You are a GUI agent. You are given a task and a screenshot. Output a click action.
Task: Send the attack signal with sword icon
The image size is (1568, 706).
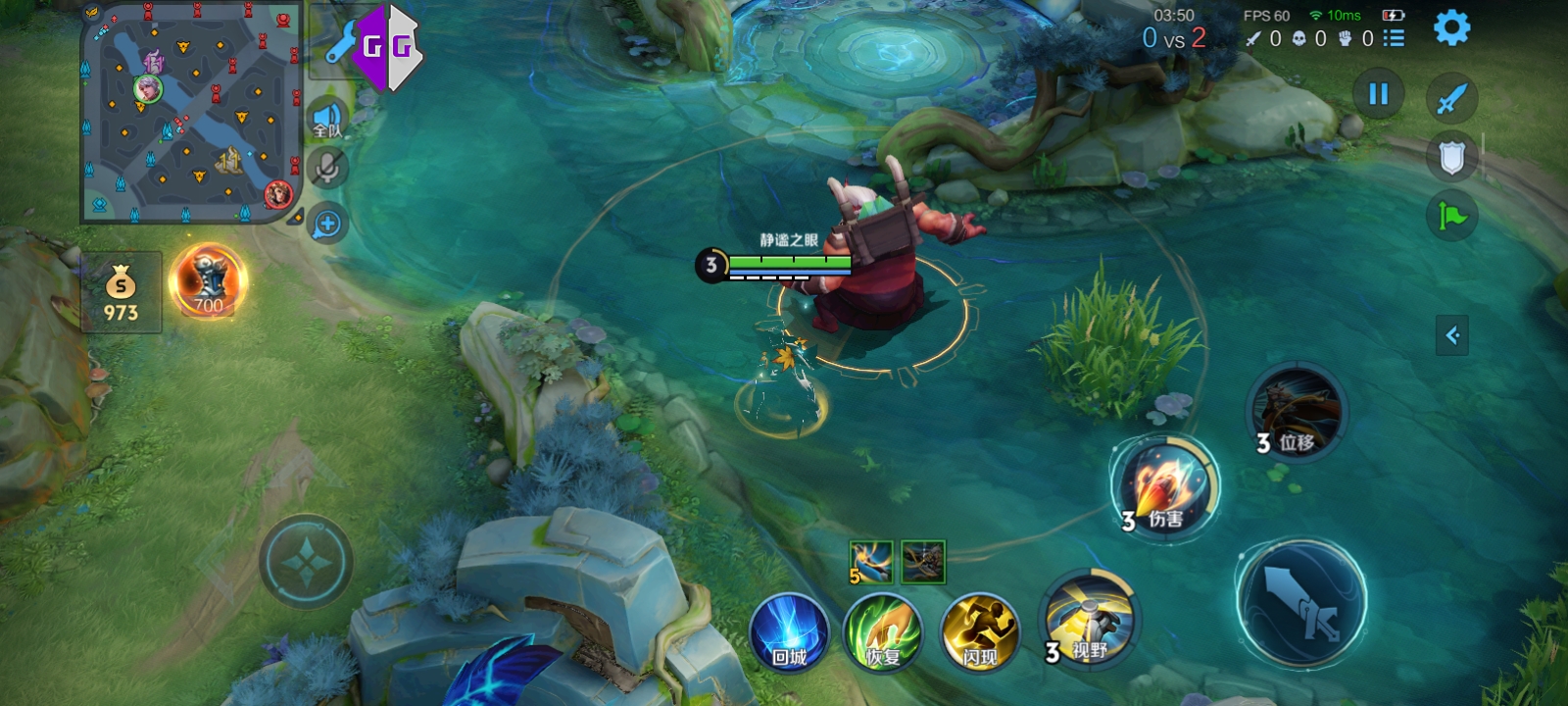1451,98
